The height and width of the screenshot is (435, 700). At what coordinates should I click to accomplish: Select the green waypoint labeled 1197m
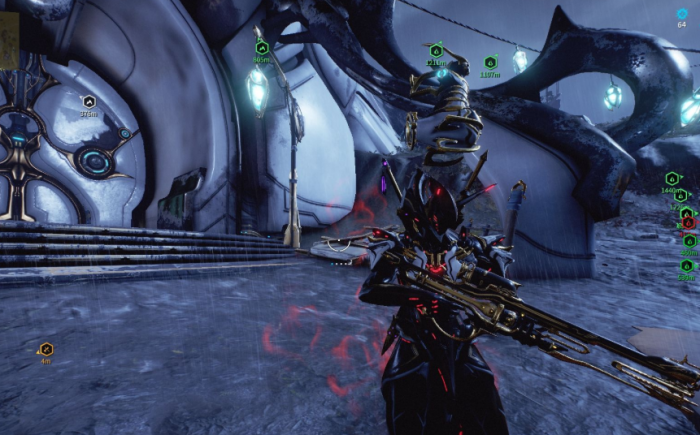pyautogui.click(x=490, y=62)
